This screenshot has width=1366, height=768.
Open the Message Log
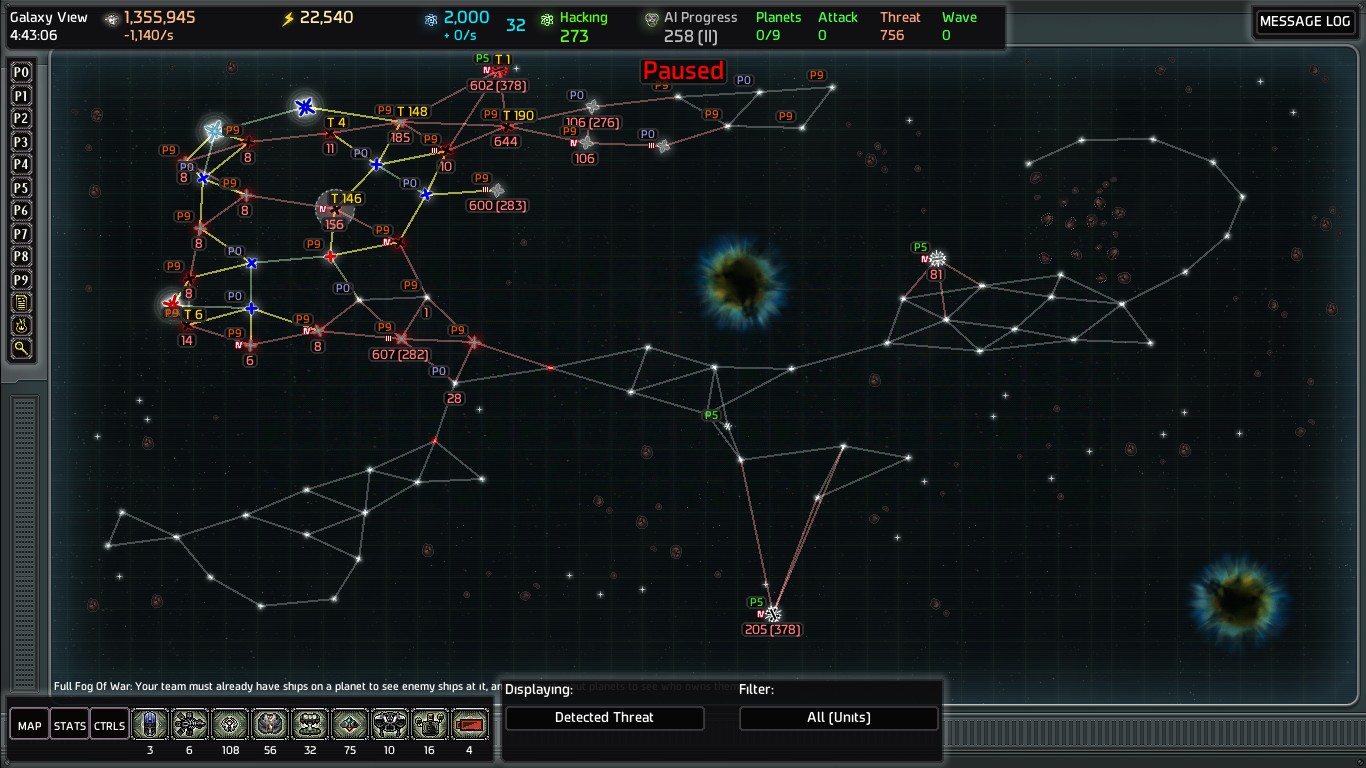coord(1304,21)
